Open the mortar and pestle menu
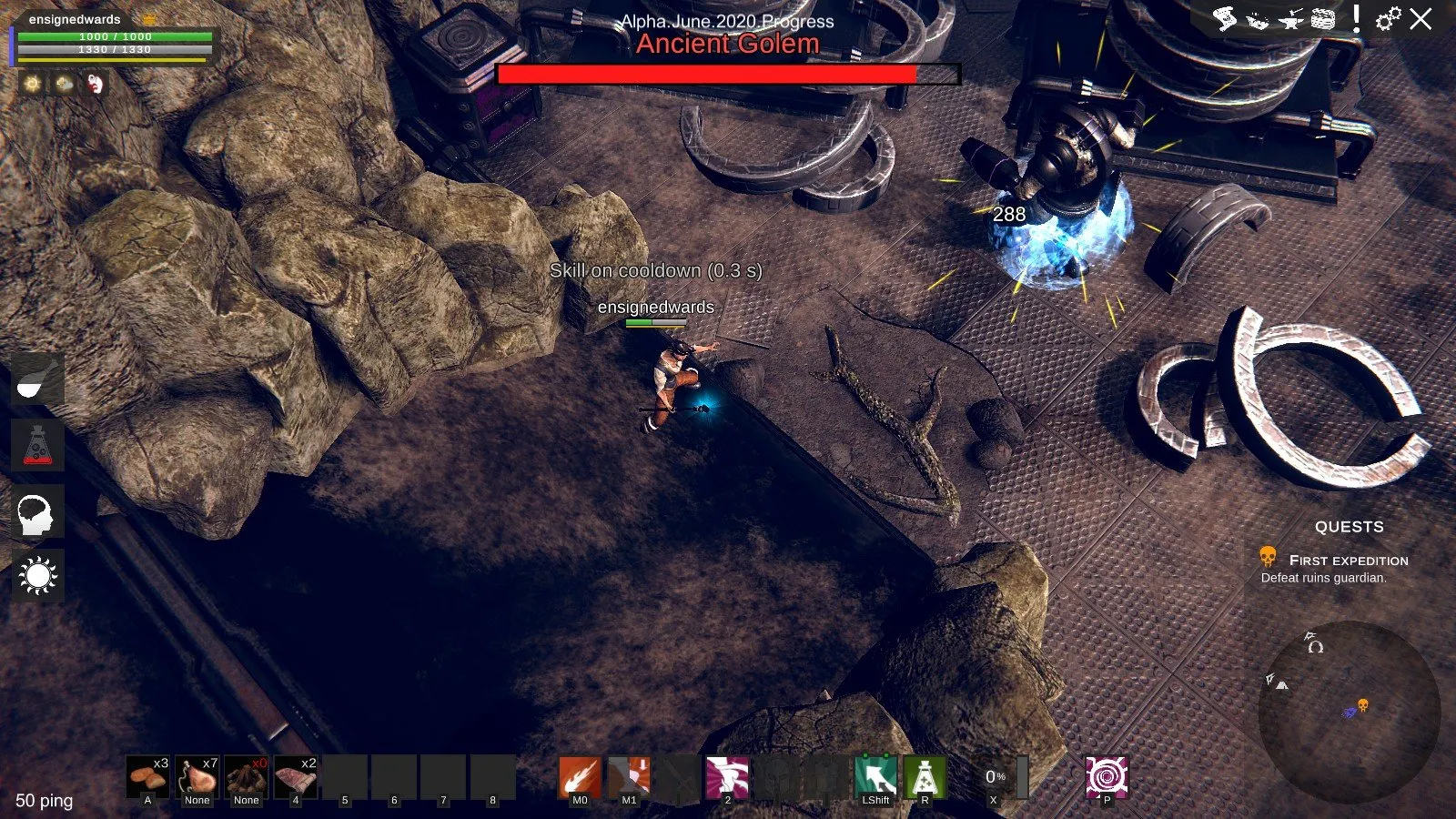Image resolution: width=1456 pixels, height=819 pixels. point(37,379)
